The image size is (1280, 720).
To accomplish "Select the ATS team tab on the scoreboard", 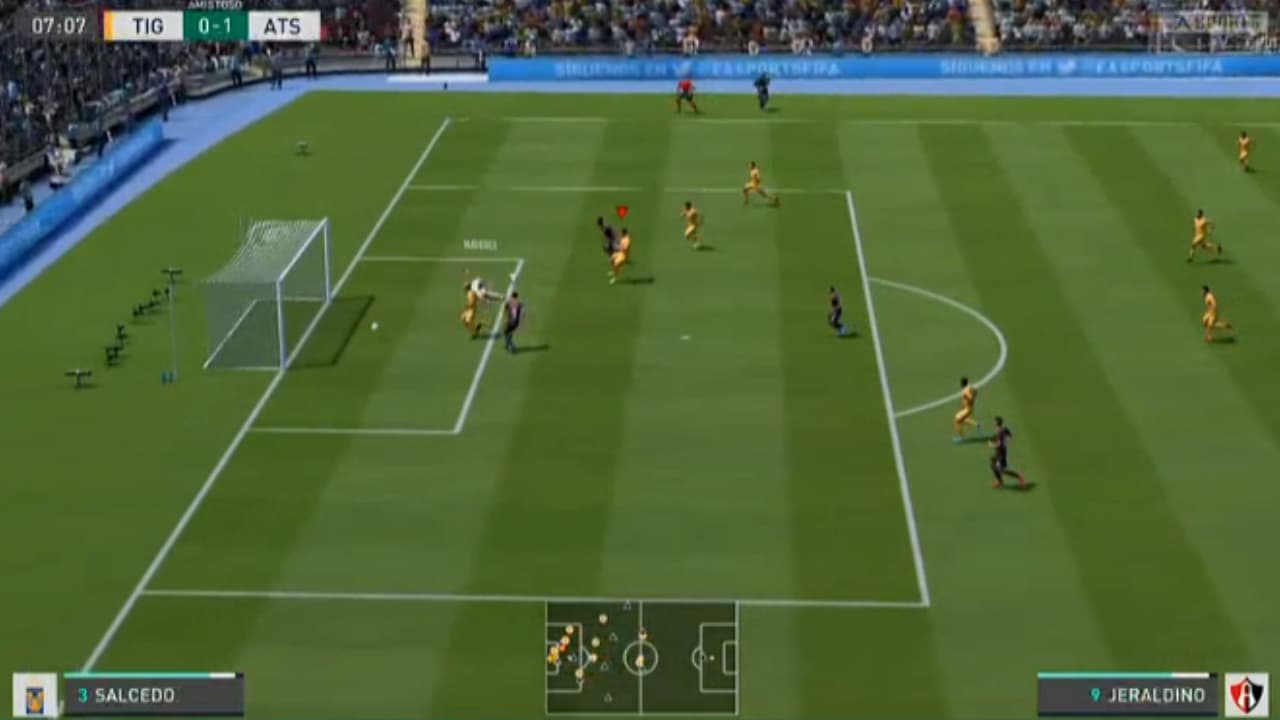I will click(283, 26).
